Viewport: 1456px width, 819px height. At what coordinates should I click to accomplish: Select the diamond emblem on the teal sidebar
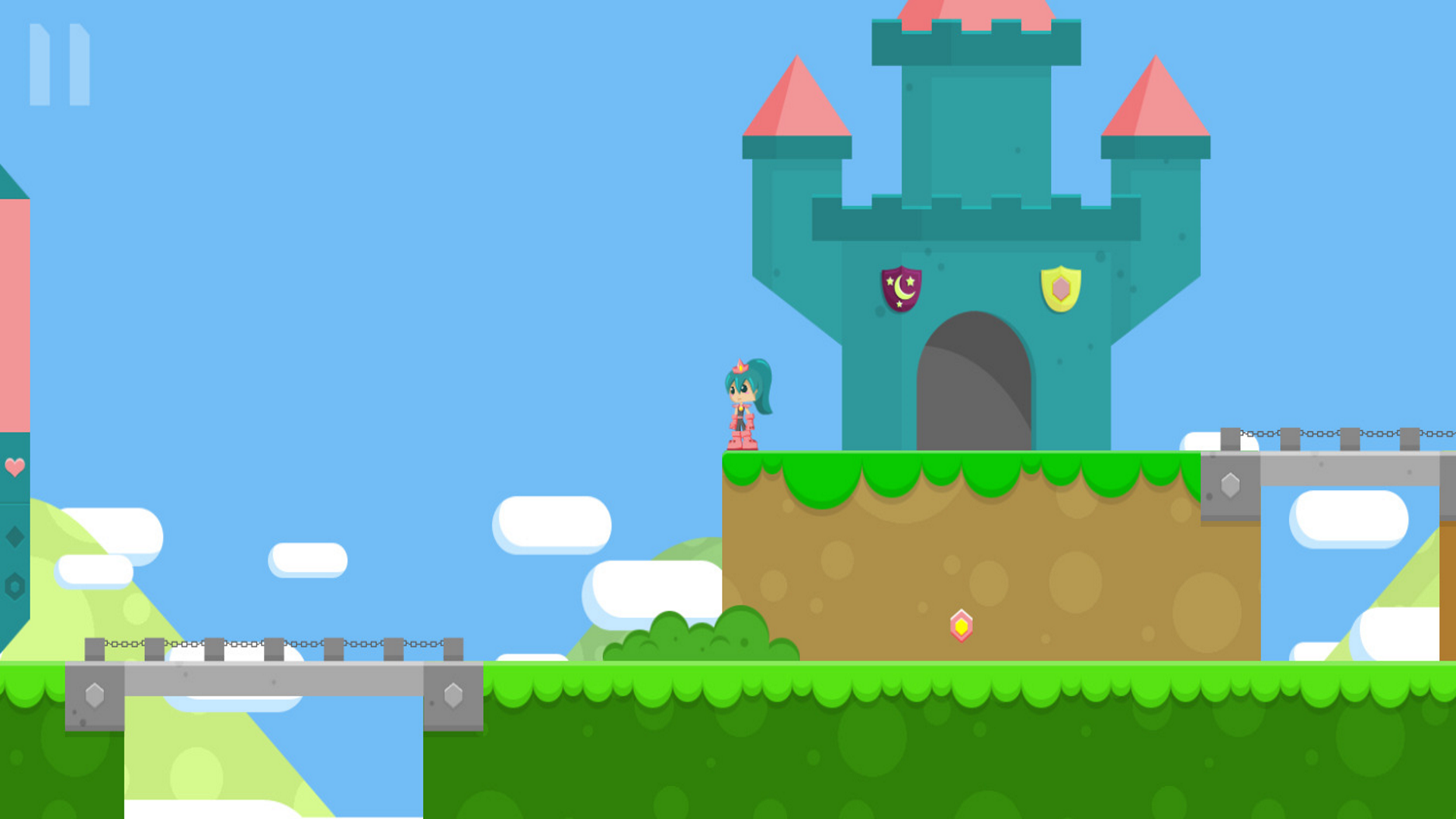(14, 535)
